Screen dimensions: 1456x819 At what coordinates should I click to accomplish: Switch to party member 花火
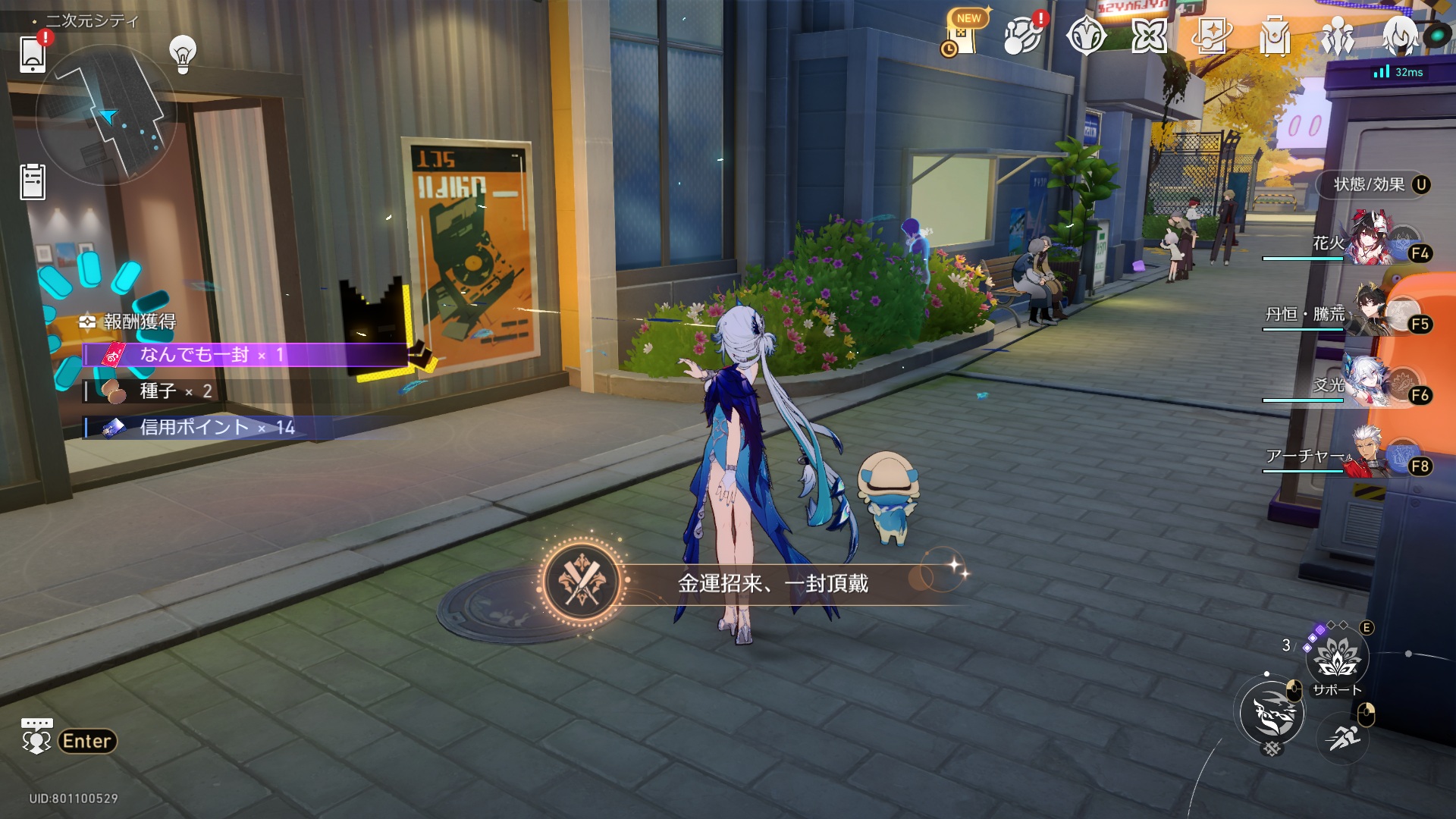click(x=1371, y=241)
